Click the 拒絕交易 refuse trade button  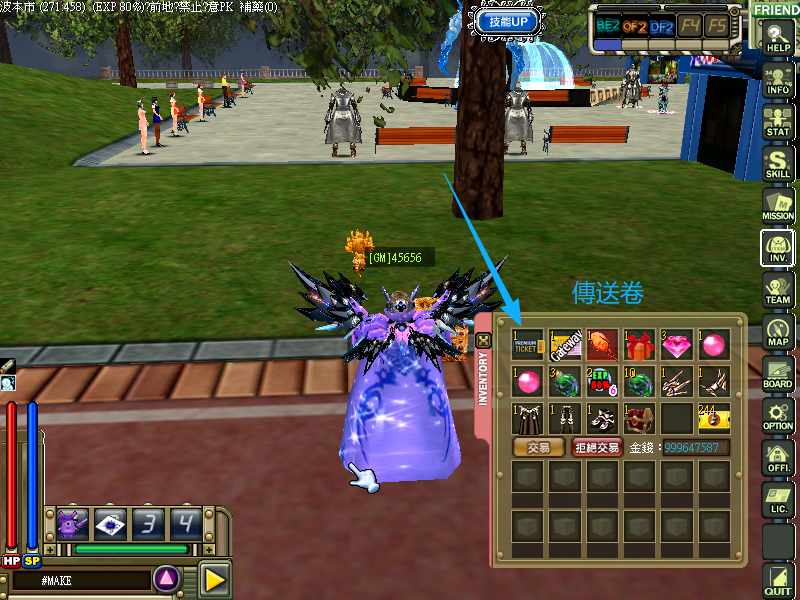(595, 448)
